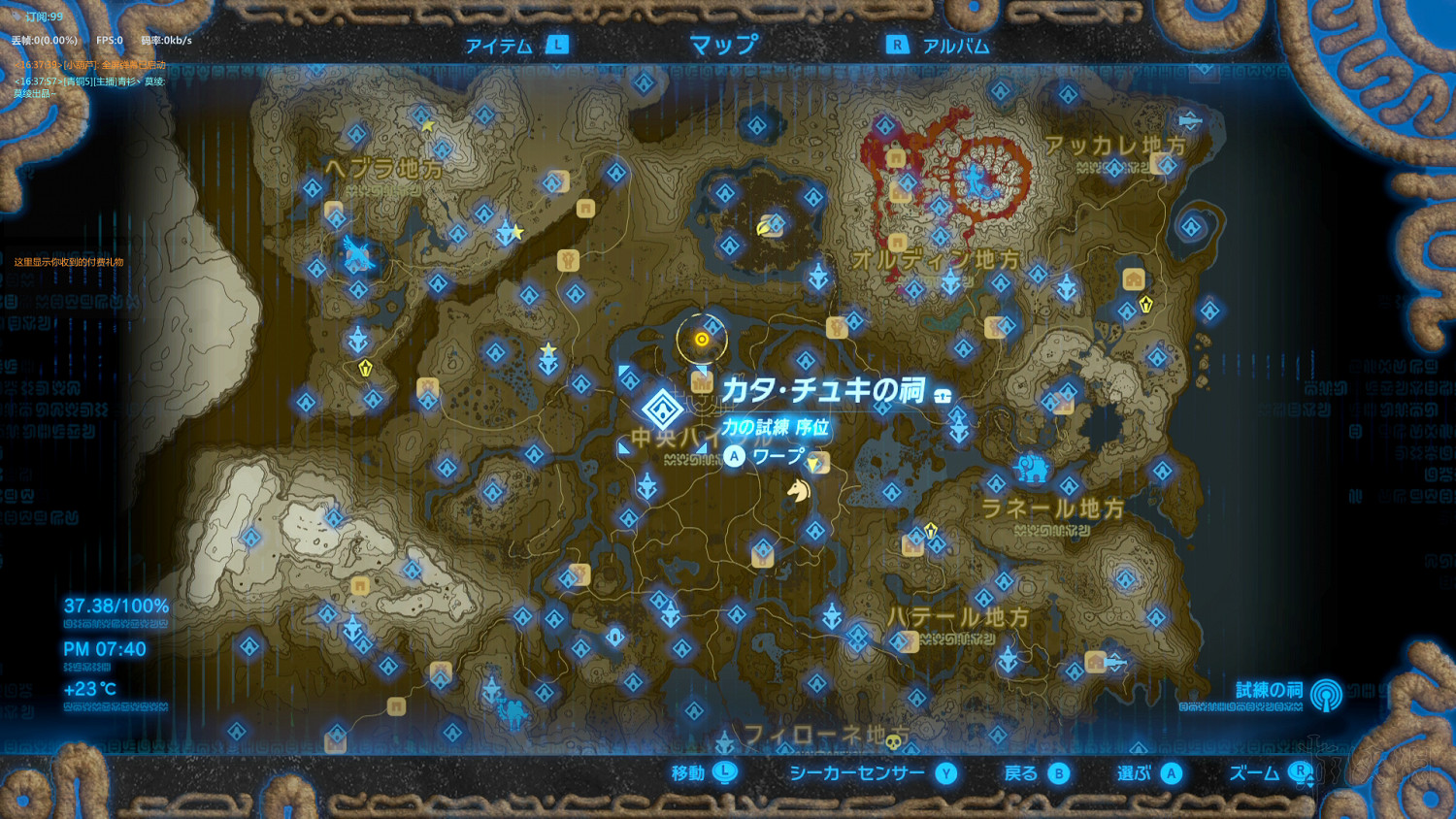Expand the 移動 movement control
This screenshot has height=819, width=1456.
click(x=702, y=773)
